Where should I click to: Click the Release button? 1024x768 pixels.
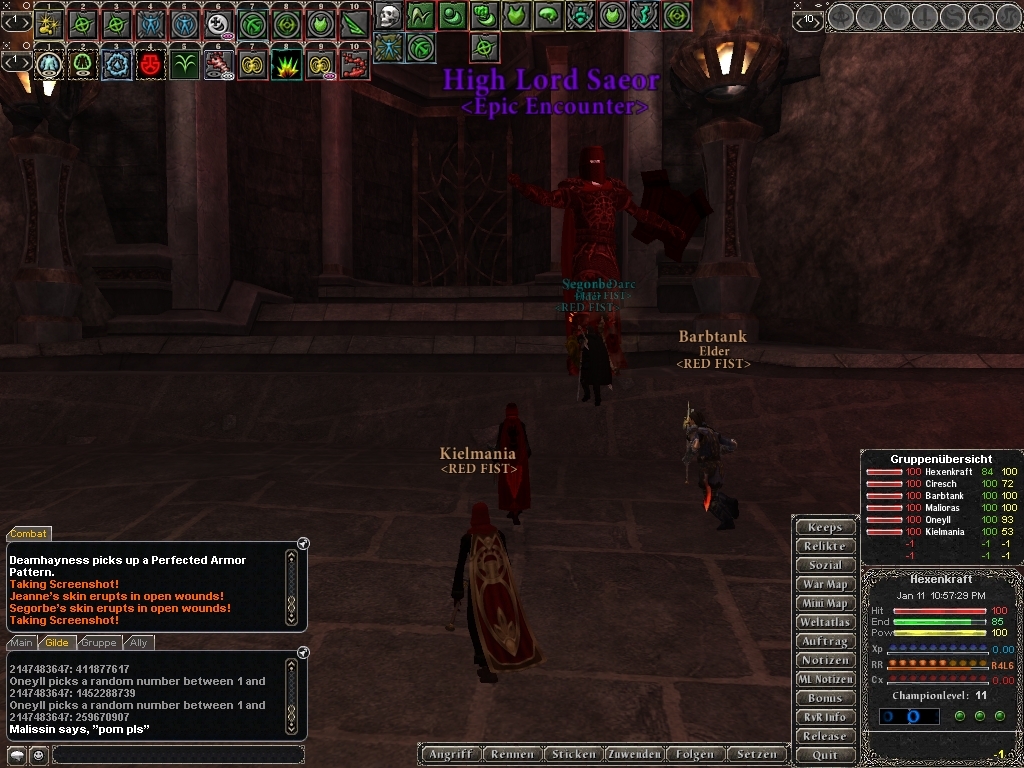[825, 736]
